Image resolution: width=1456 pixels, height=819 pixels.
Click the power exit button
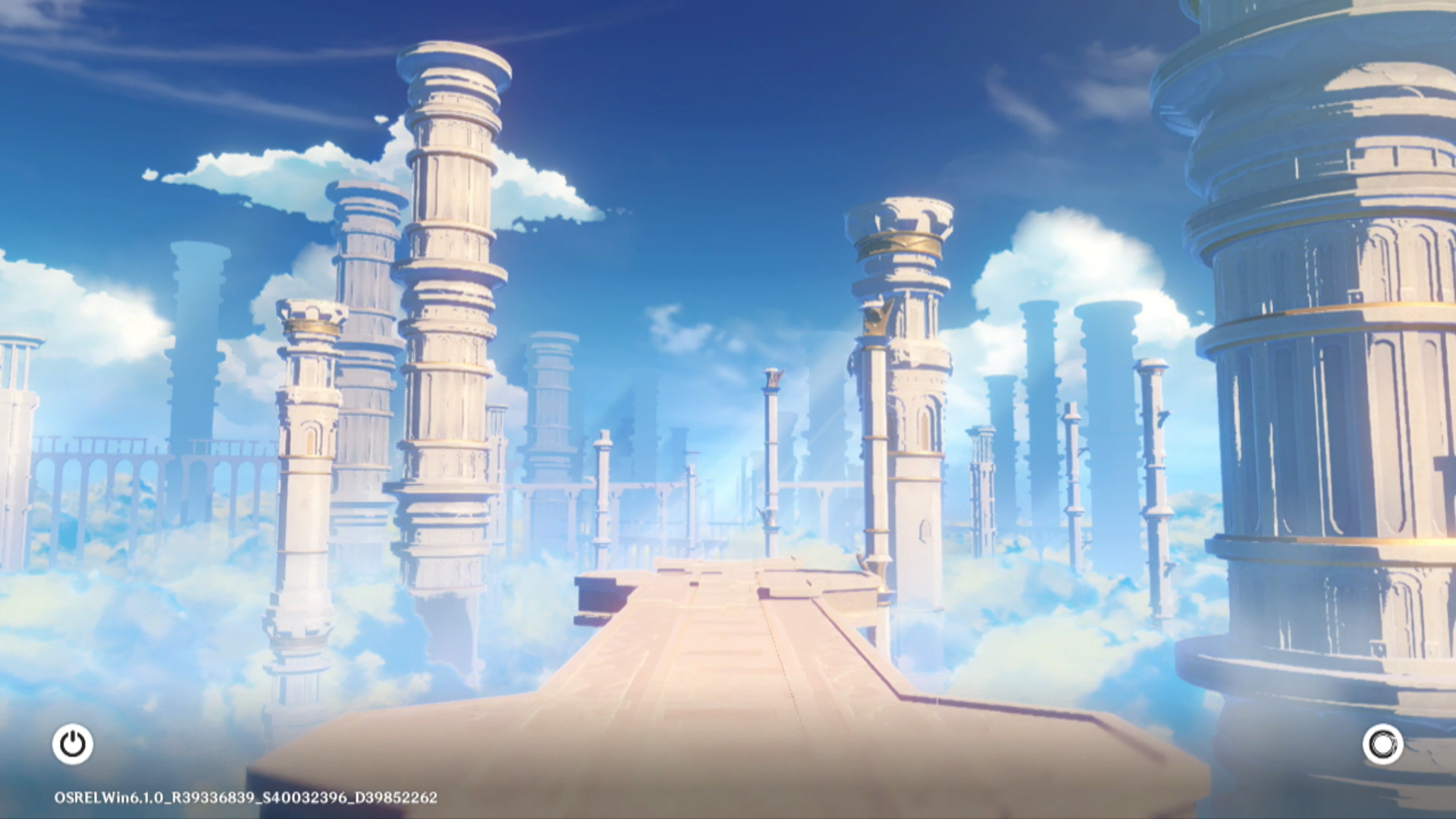[73, 744]
